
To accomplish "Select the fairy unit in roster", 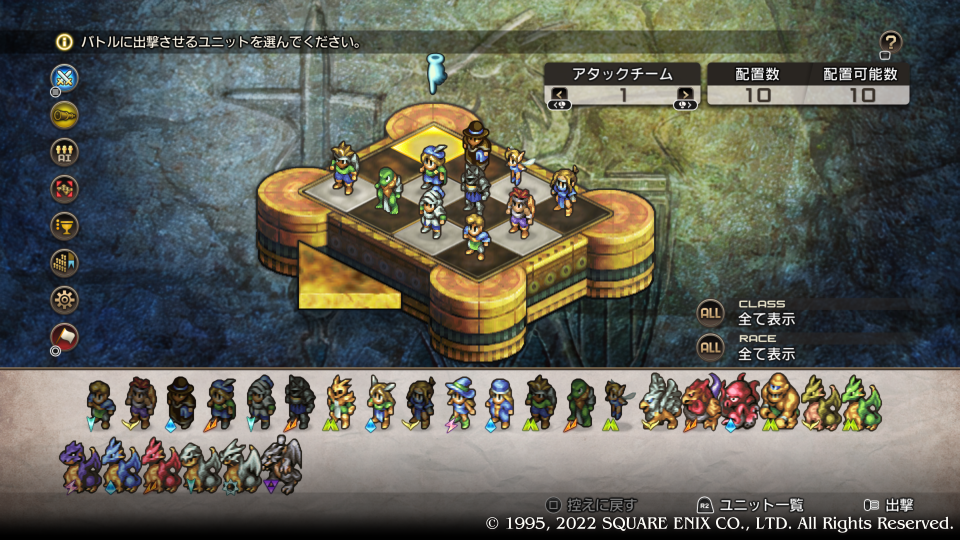I will pyautogui.click(x=614, y=401).
